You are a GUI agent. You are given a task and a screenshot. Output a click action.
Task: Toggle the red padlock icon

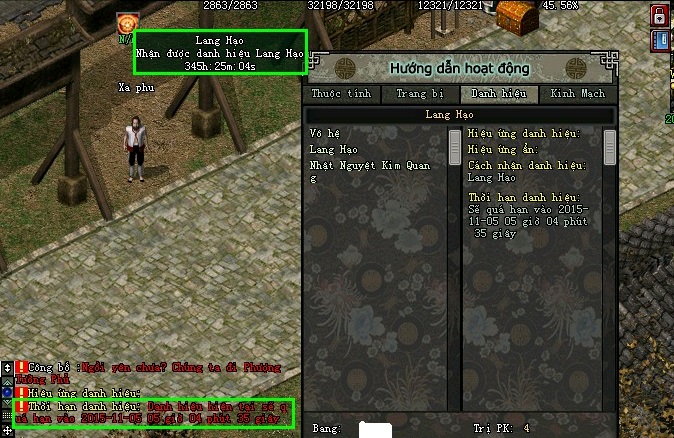661,15
